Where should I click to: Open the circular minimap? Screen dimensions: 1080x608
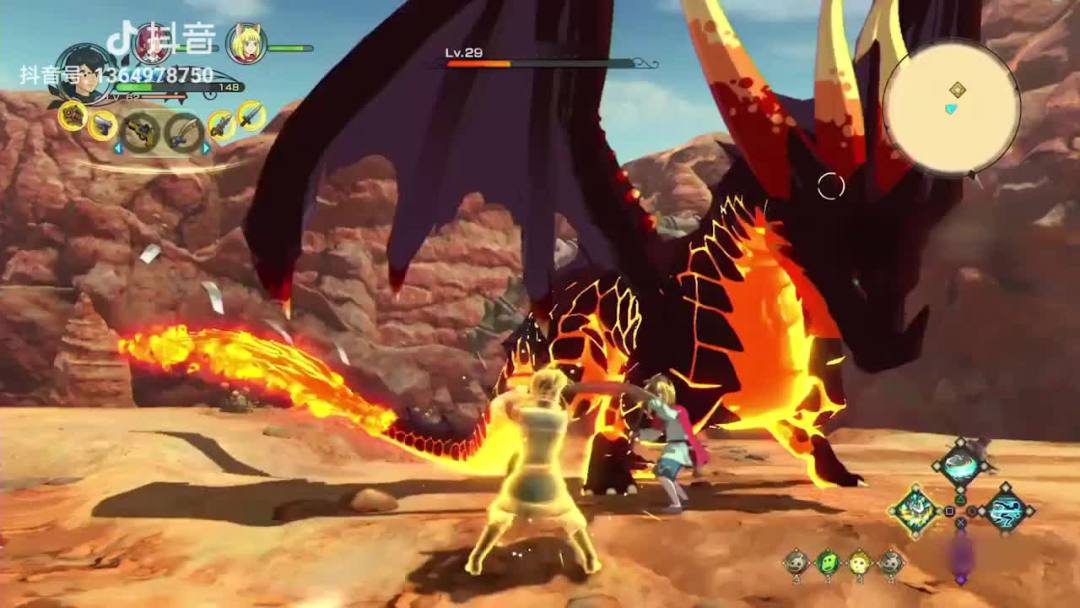[x=951, y=108]
